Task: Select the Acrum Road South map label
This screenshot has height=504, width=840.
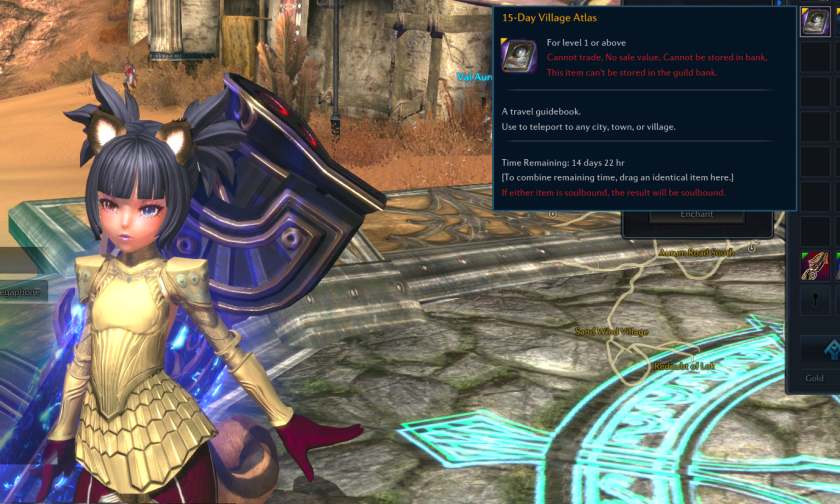Action: point(695,252)
